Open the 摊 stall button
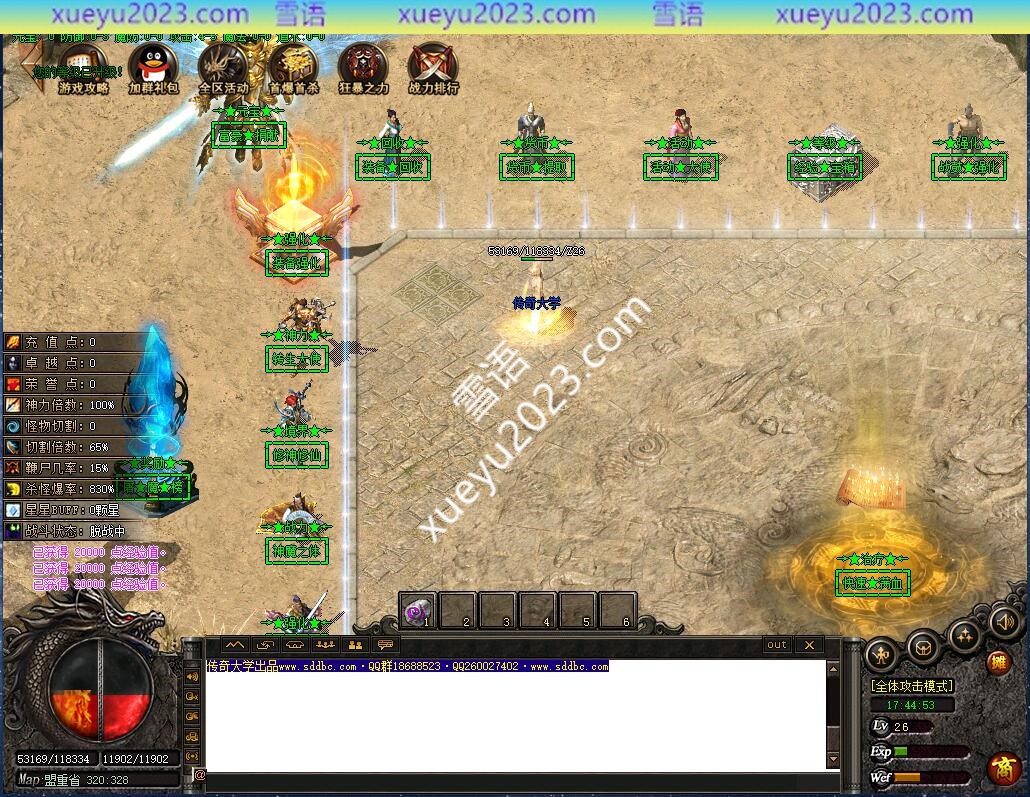Image resolution: width=1030 pixels, height=797 pixels. point(998,663)
